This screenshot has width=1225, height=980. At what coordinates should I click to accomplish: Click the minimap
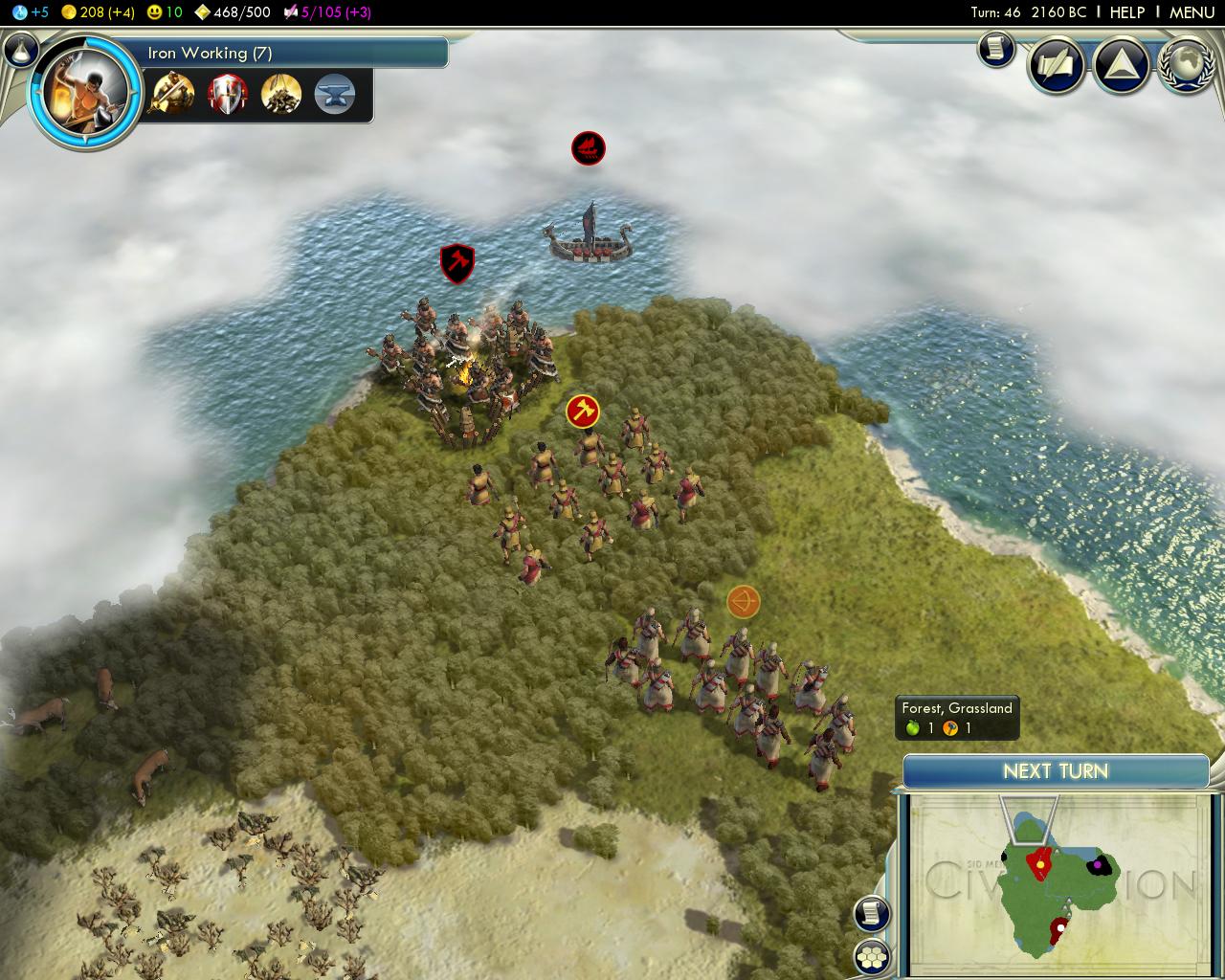(1053, 880)
